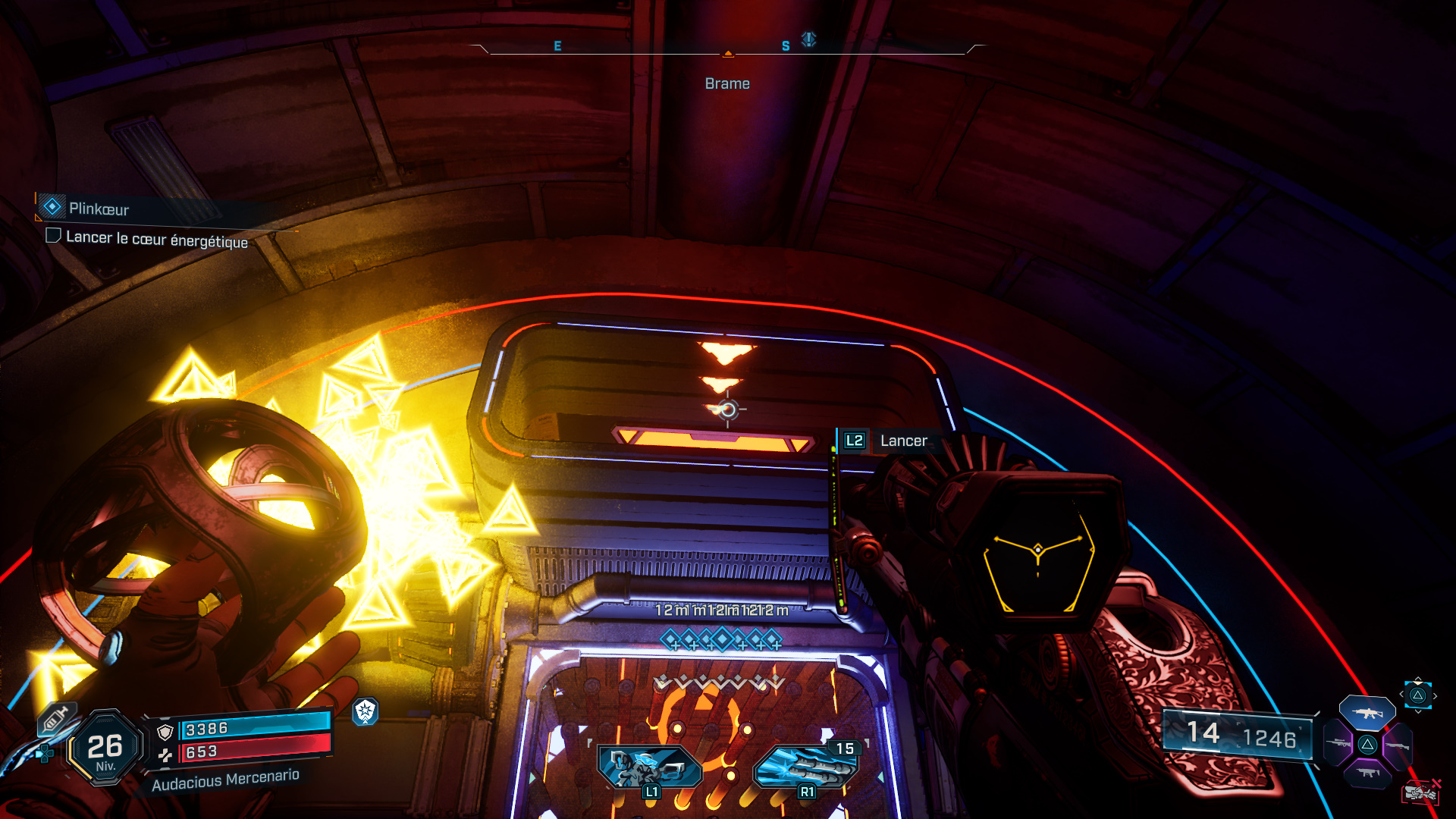Screen dimensions: 1456x819
Task: Click the quest marker on the compass
Action: (809, 39)
